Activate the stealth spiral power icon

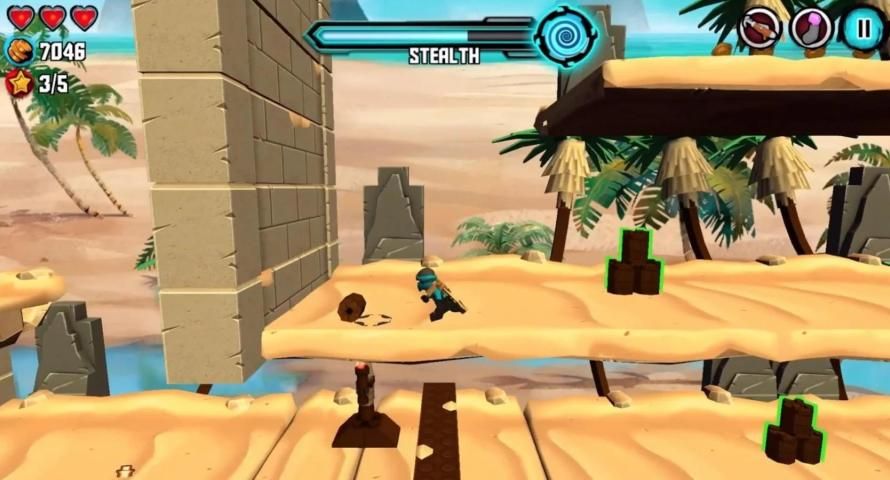pos(564,35)
